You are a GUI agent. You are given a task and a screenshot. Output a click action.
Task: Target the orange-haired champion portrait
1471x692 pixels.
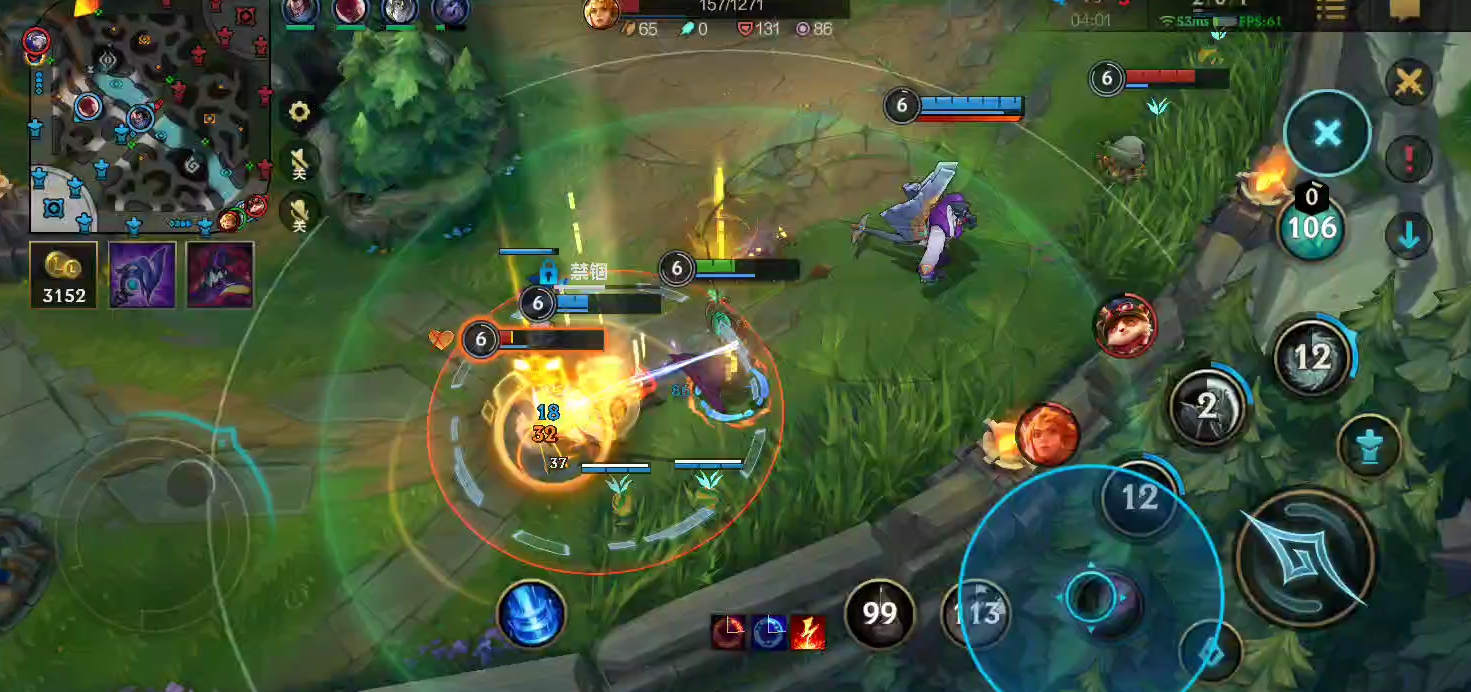[1048, 434]
